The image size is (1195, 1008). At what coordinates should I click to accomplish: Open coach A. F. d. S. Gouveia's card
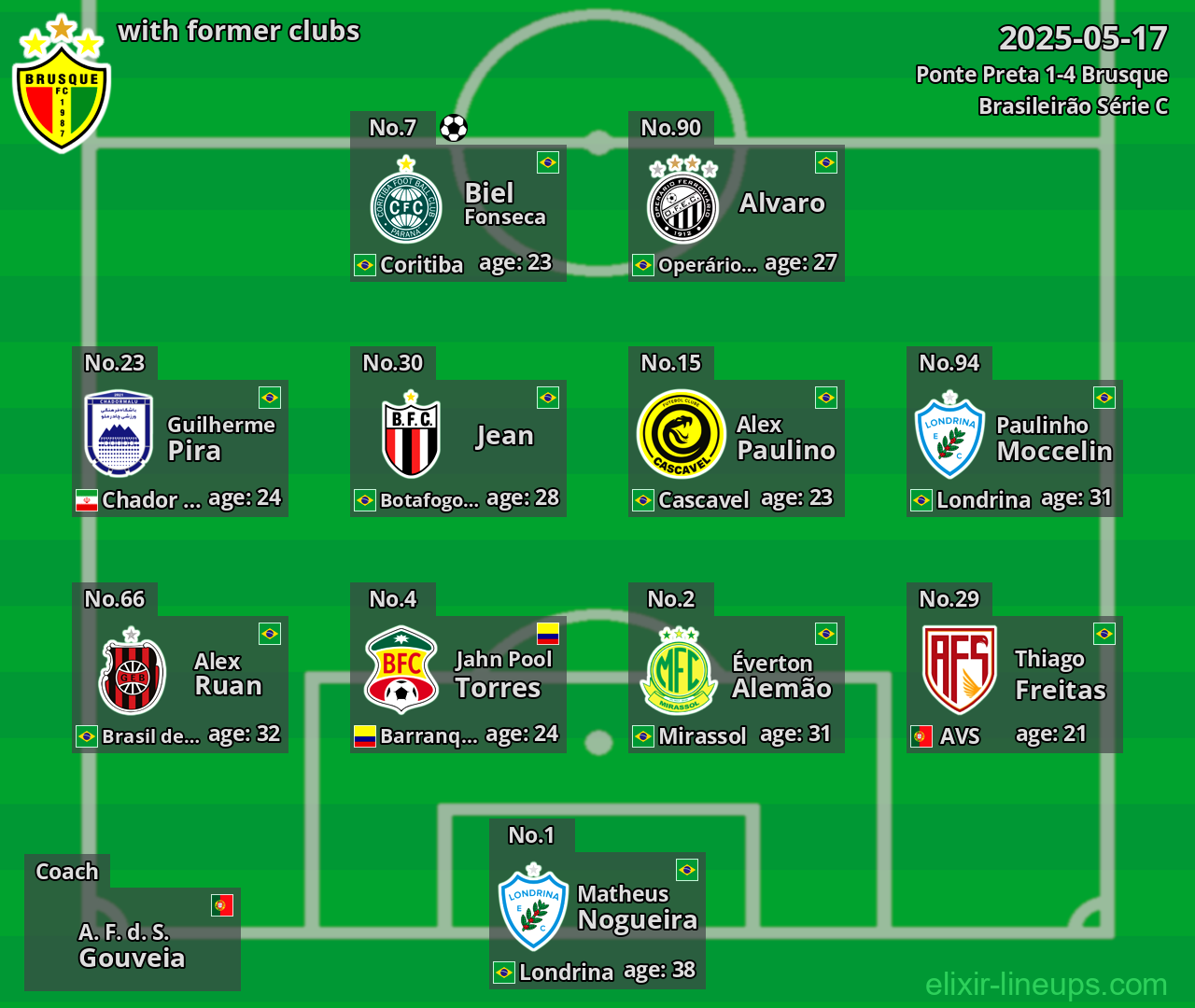(133, 939)
